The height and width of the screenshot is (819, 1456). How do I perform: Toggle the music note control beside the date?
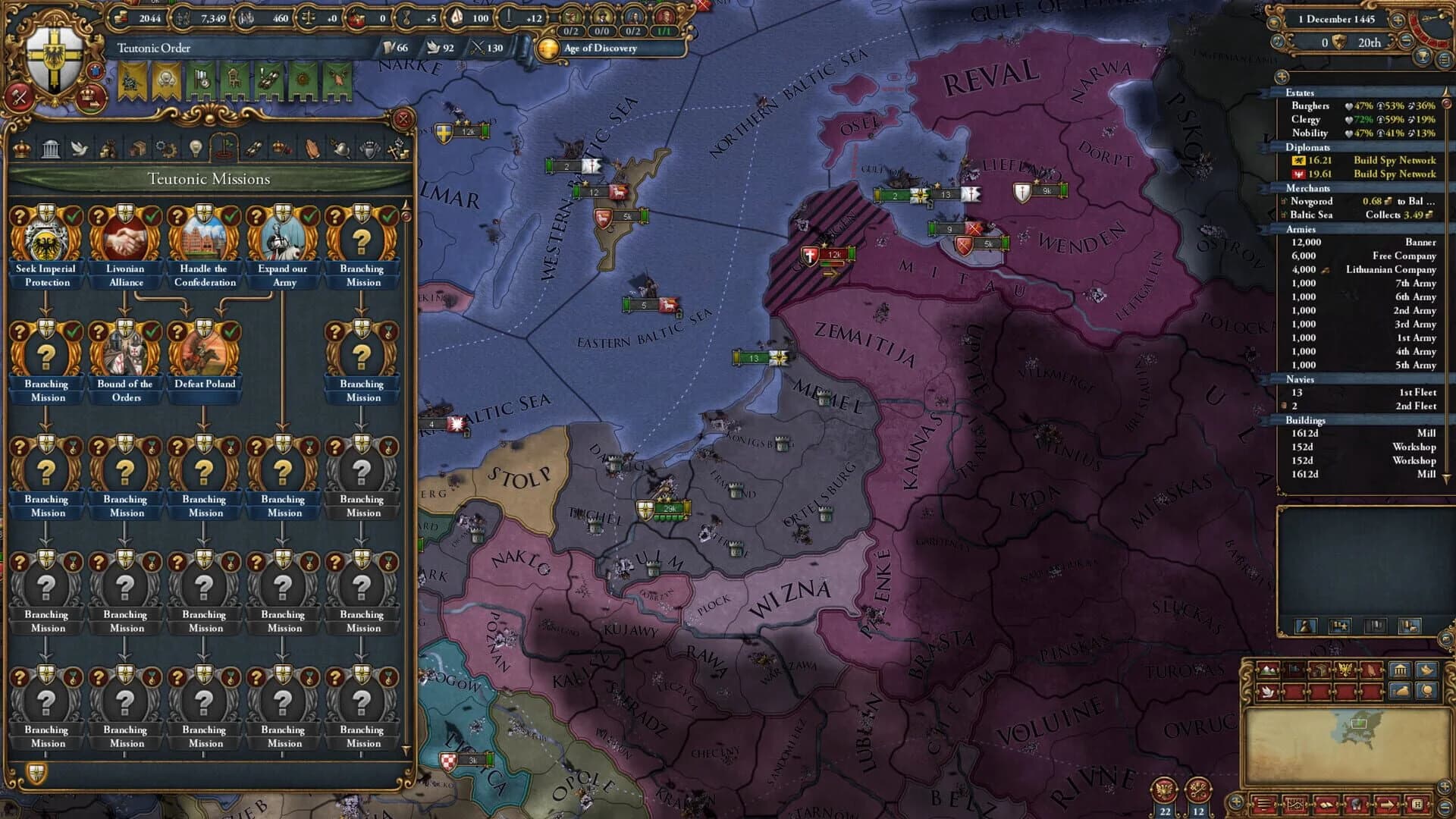(x=1276, y=42)
